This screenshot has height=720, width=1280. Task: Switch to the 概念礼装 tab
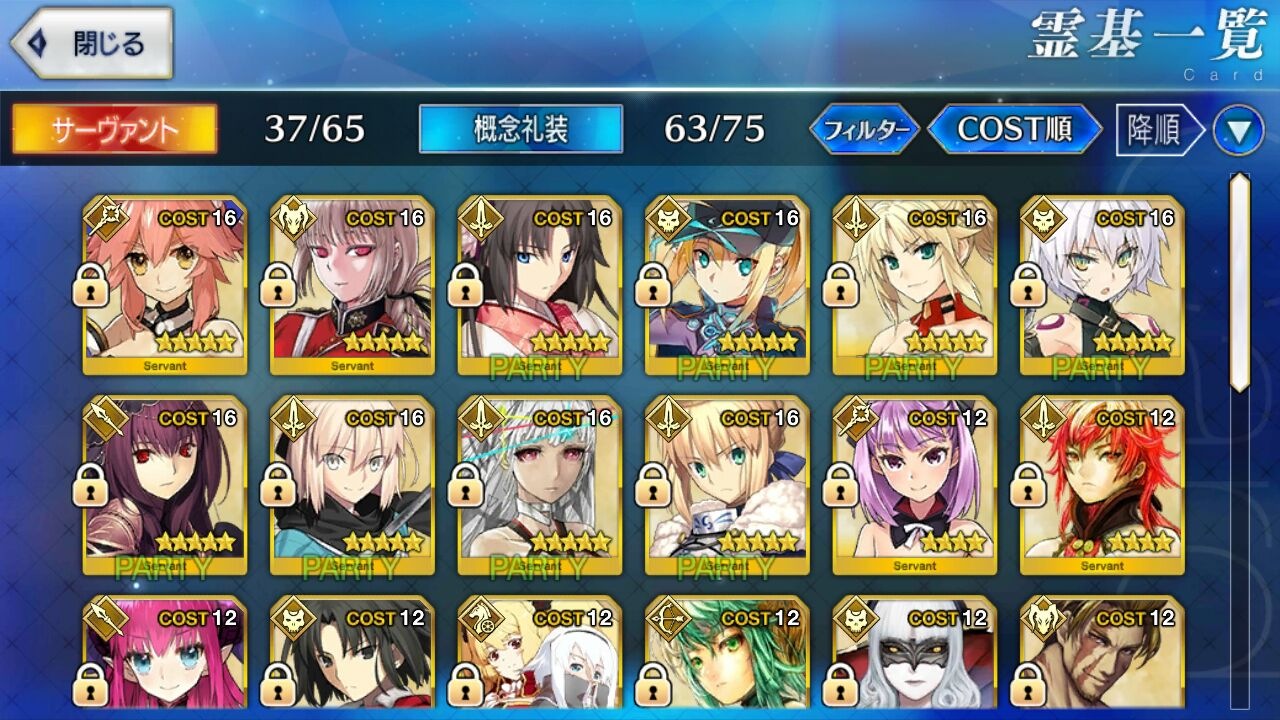[521, 129]
